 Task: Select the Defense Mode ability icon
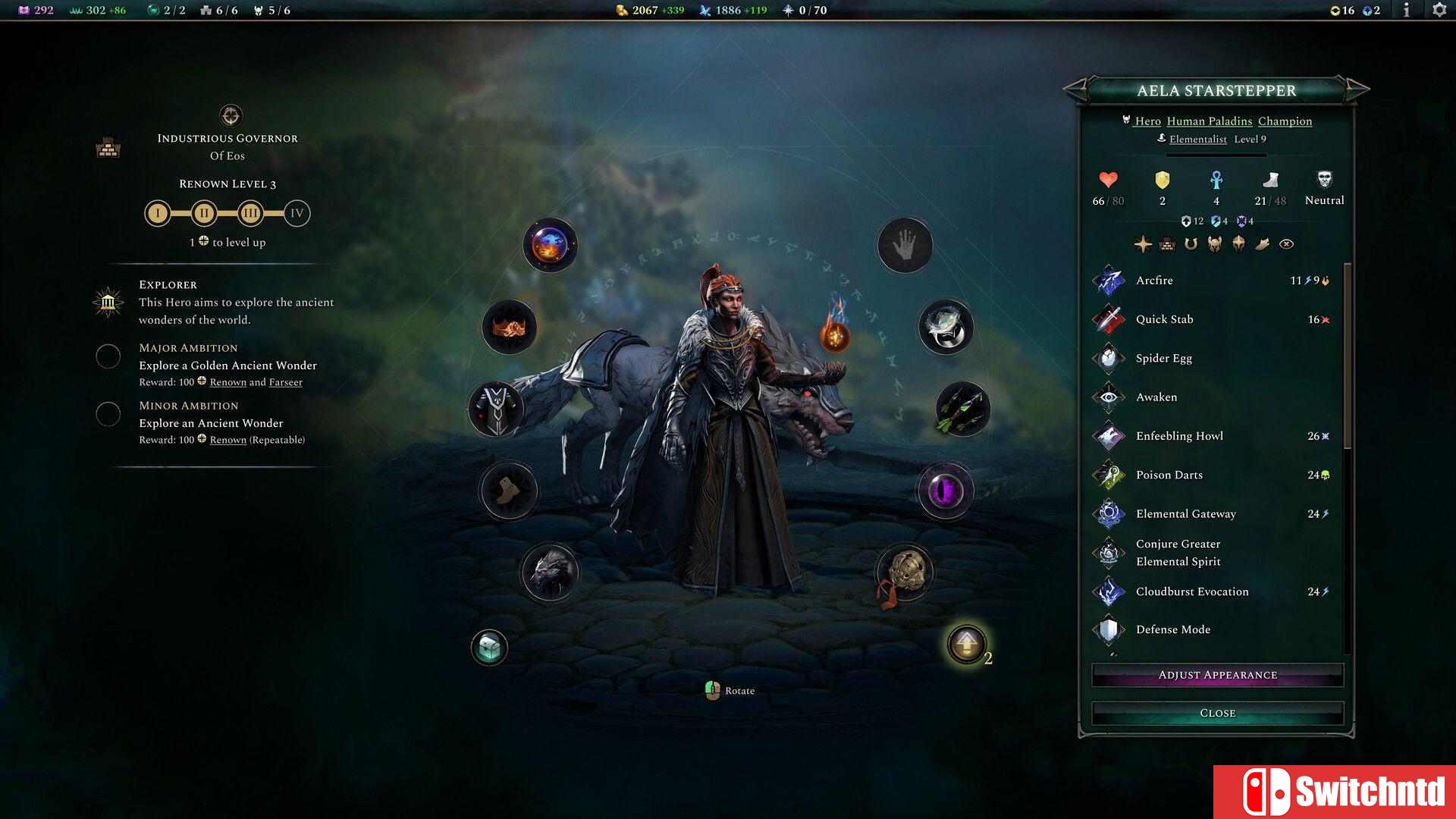(1109, 629)
